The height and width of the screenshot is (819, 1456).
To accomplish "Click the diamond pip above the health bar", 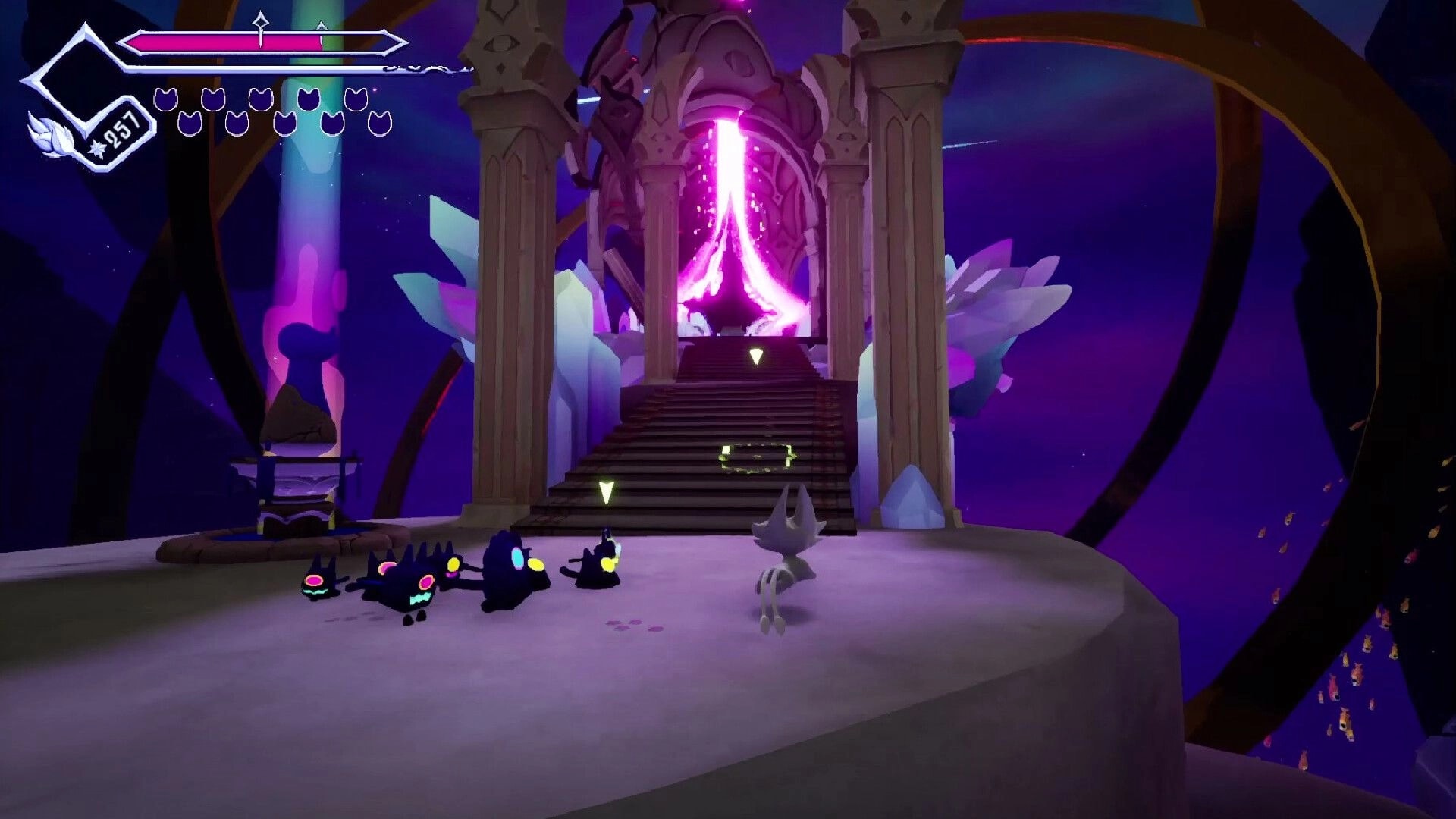I will click(x=261, y=22).
